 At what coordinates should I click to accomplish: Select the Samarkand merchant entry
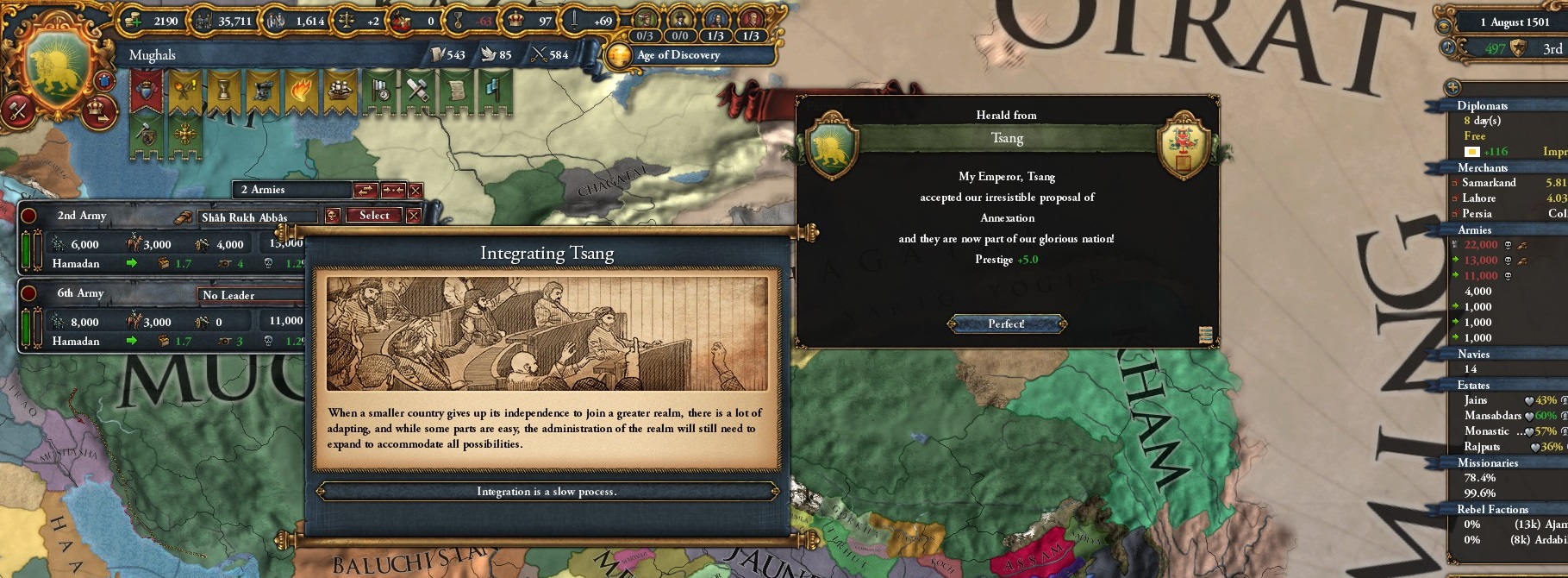coord(1489,183)
